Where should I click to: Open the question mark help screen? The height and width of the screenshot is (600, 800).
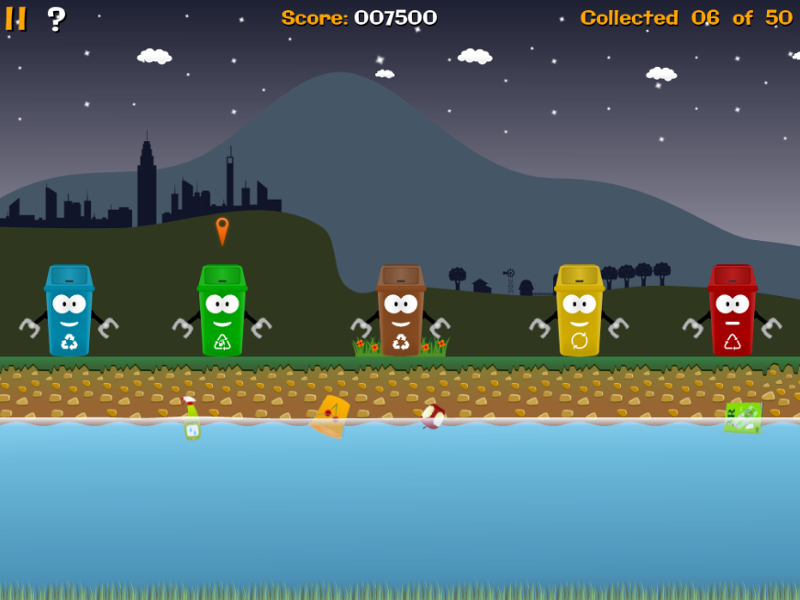pos(56,18)
